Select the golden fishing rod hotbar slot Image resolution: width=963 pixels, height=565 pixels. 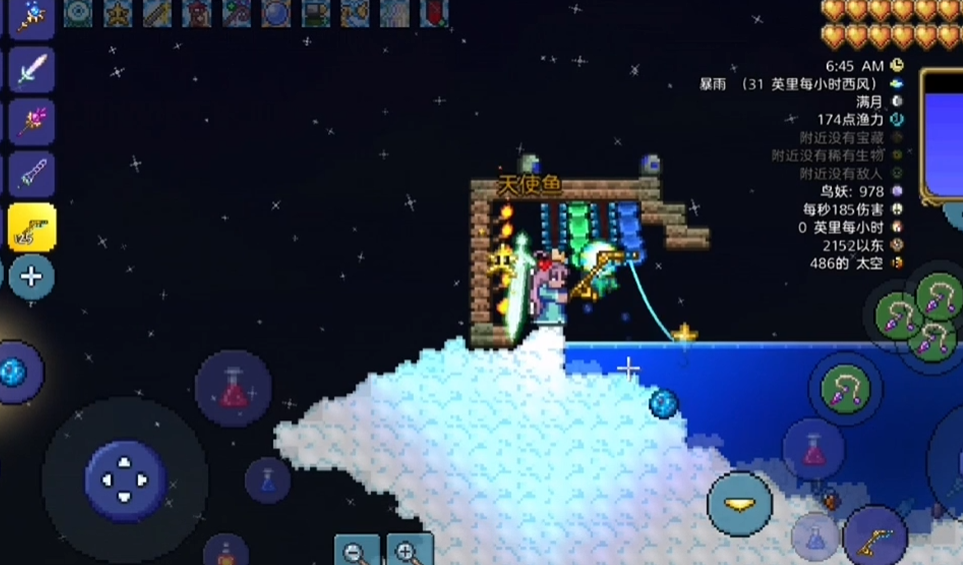pos(31,227)
